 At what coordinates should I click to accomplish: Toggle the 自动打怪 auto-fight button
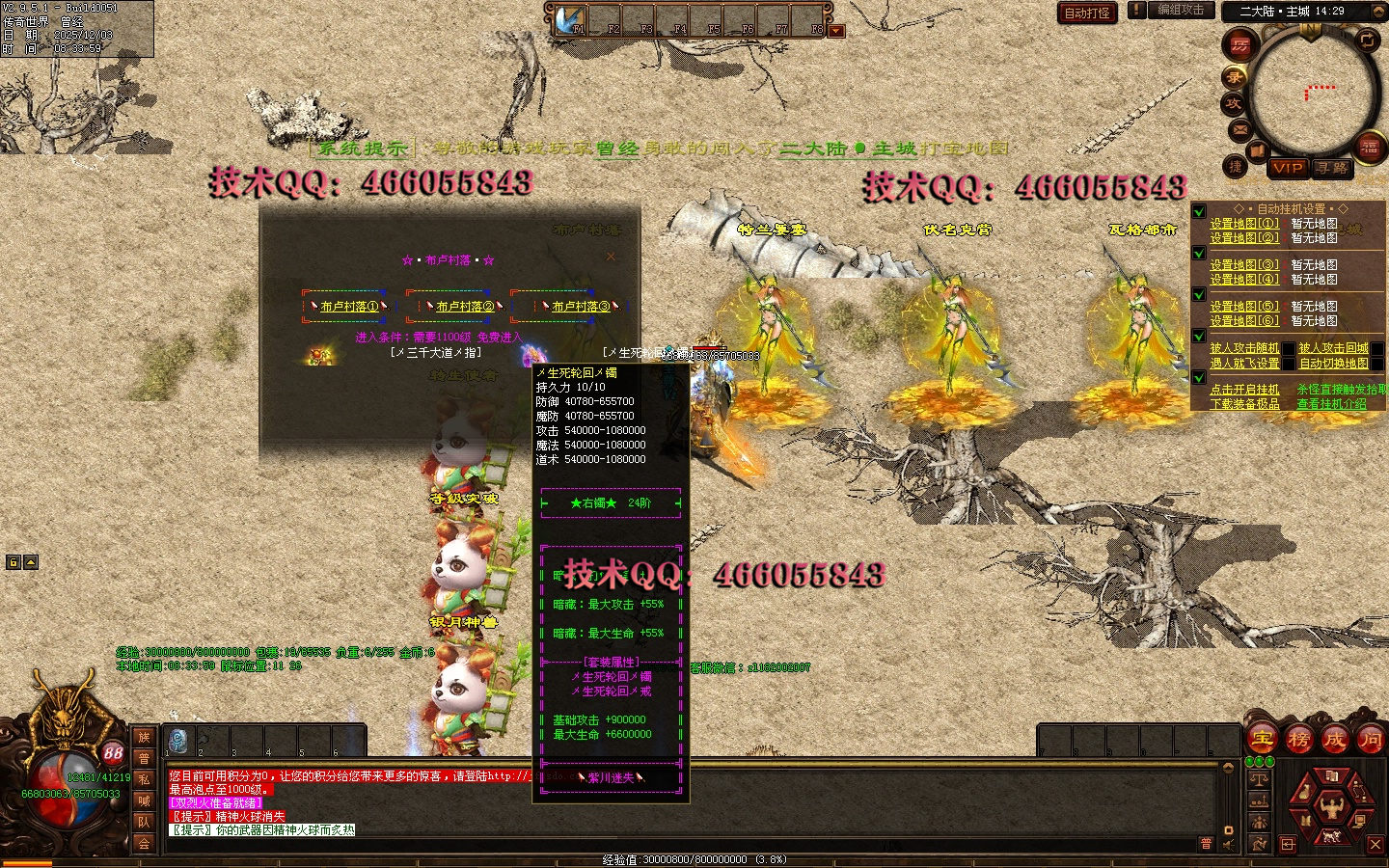pyautogui.click(x=1087, y=13)
